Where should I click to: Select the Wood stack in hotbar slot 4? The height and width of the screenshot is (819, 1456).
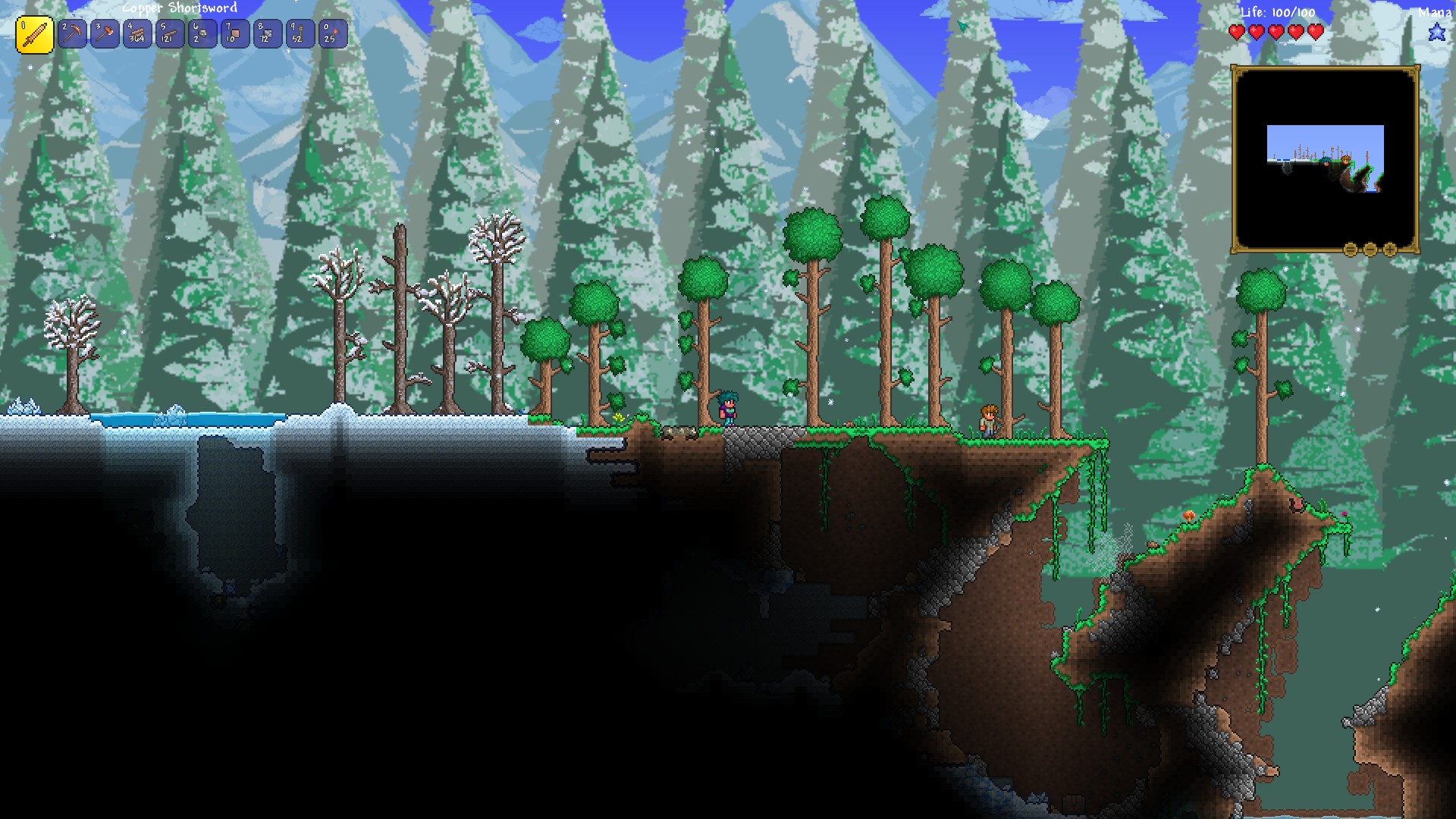tap(136, 33)
